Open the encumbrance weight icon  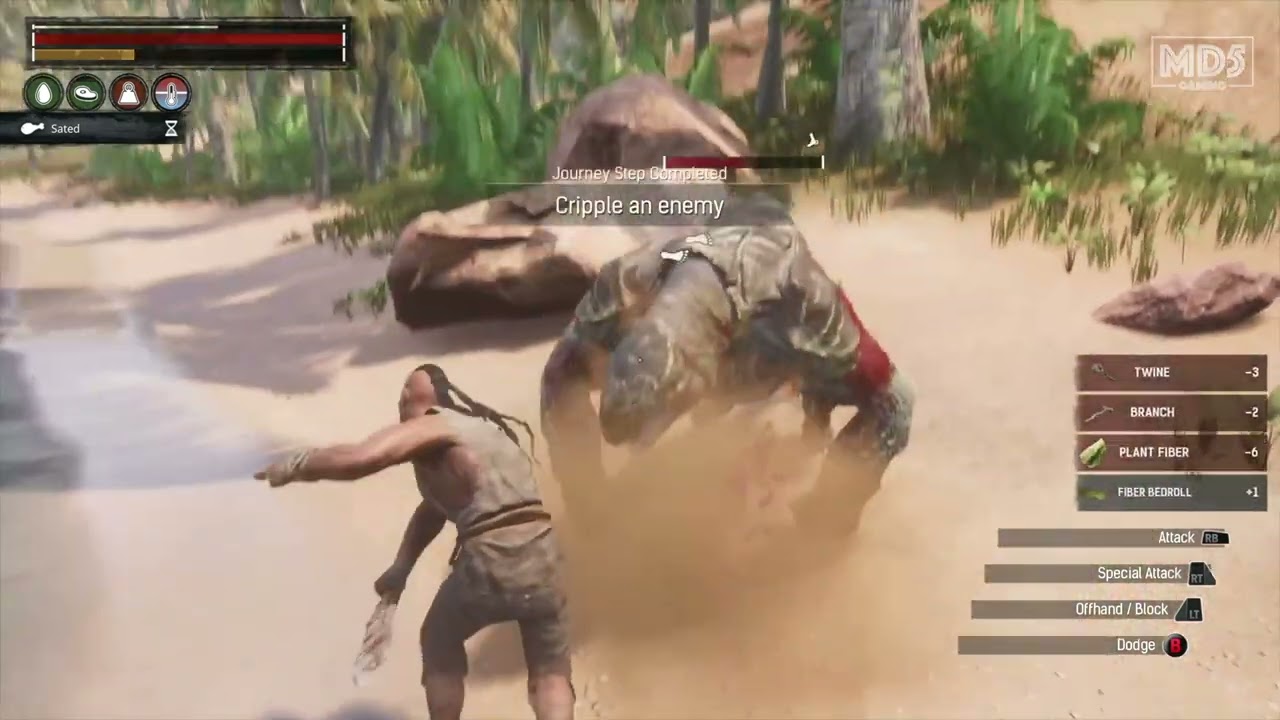point(128,93)
